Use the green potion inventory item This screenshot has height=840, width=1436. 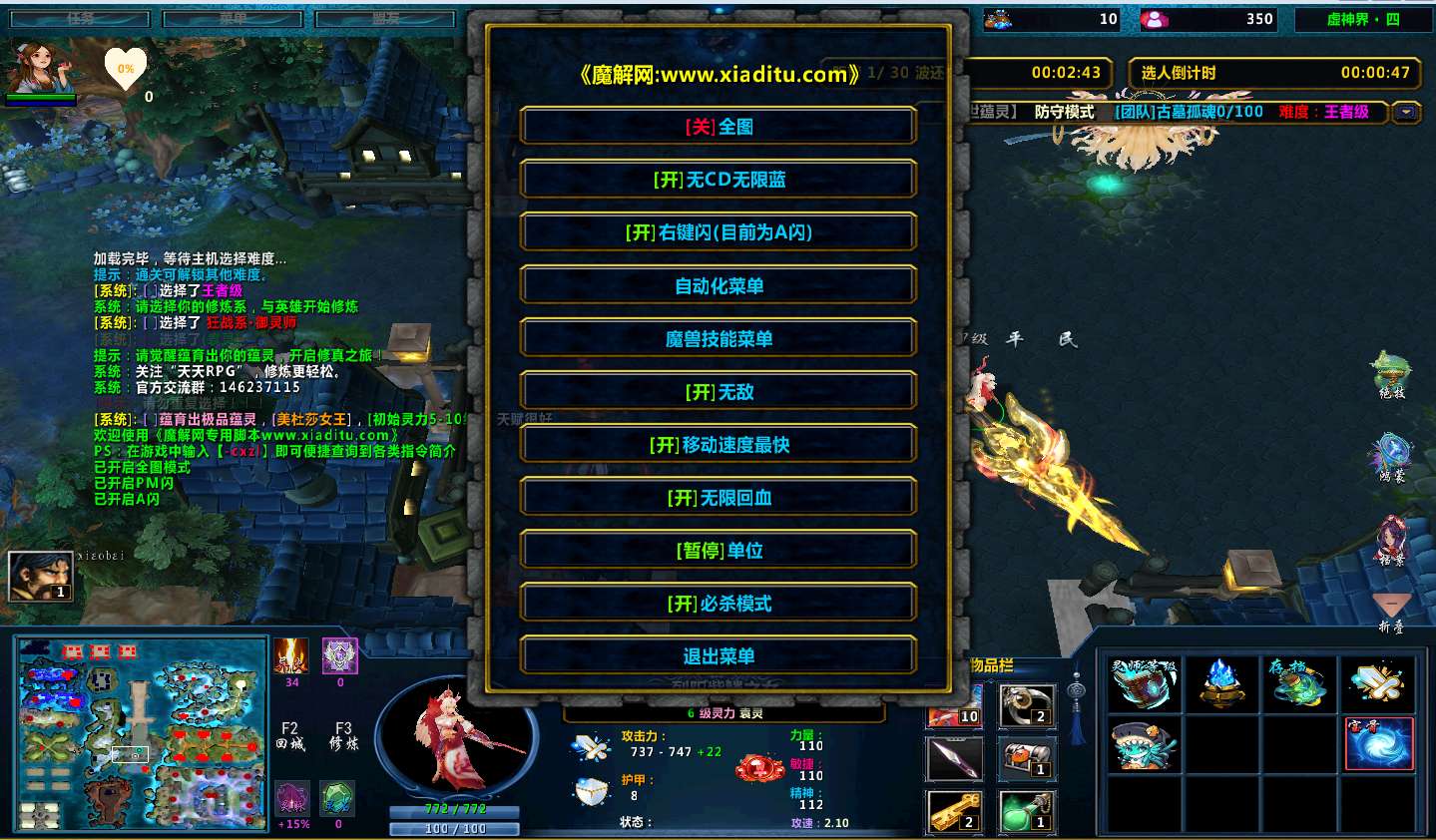pos(1027,810)
